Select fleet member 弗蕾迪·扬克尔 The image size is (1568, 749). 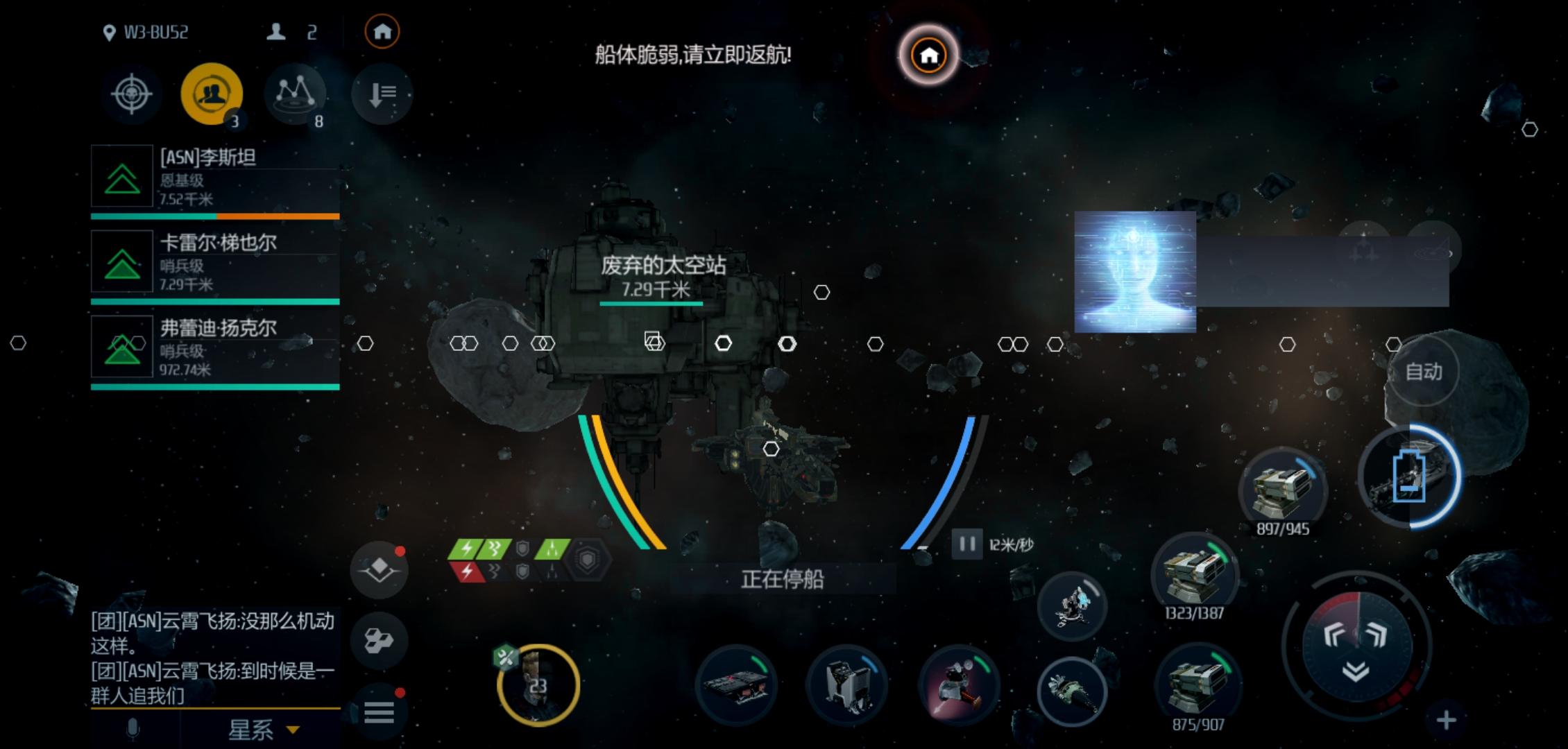point(215,347)
